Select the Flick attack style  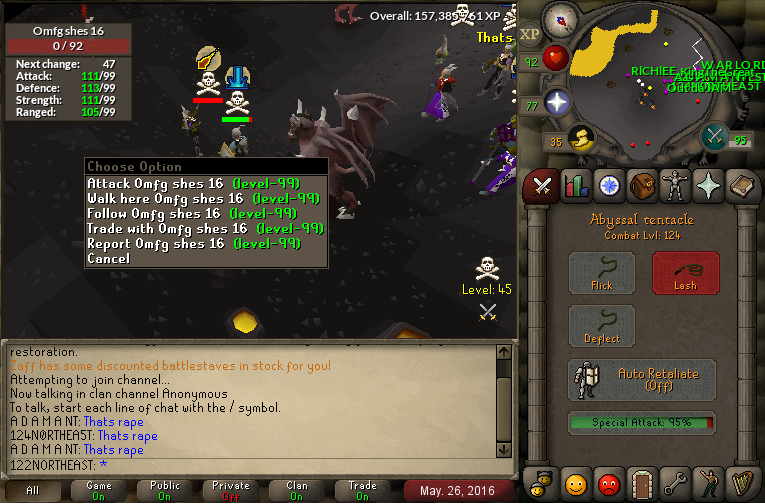click(x=601, y=273)
